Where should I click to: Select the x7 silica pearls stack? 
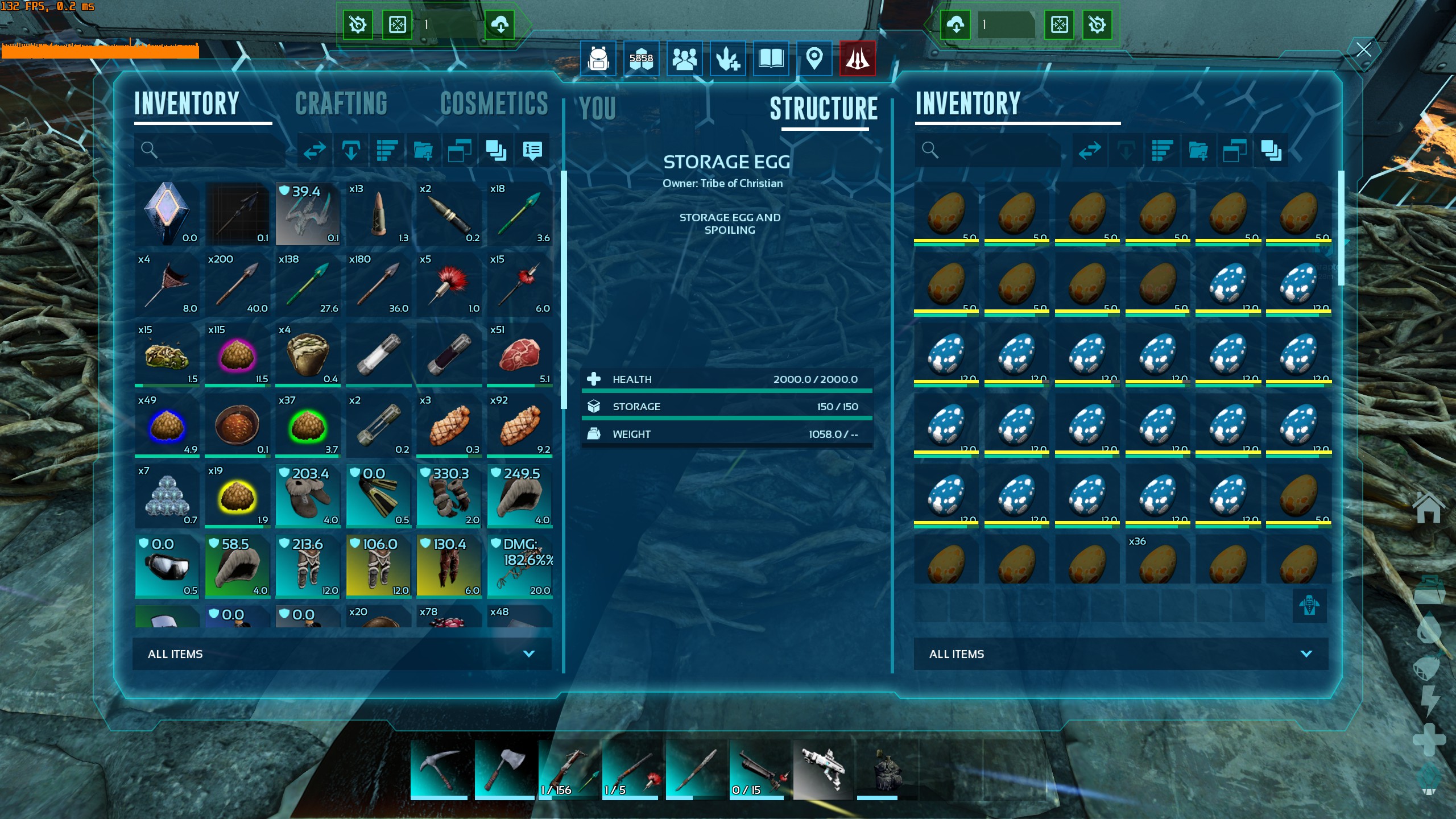click(167, 495)
